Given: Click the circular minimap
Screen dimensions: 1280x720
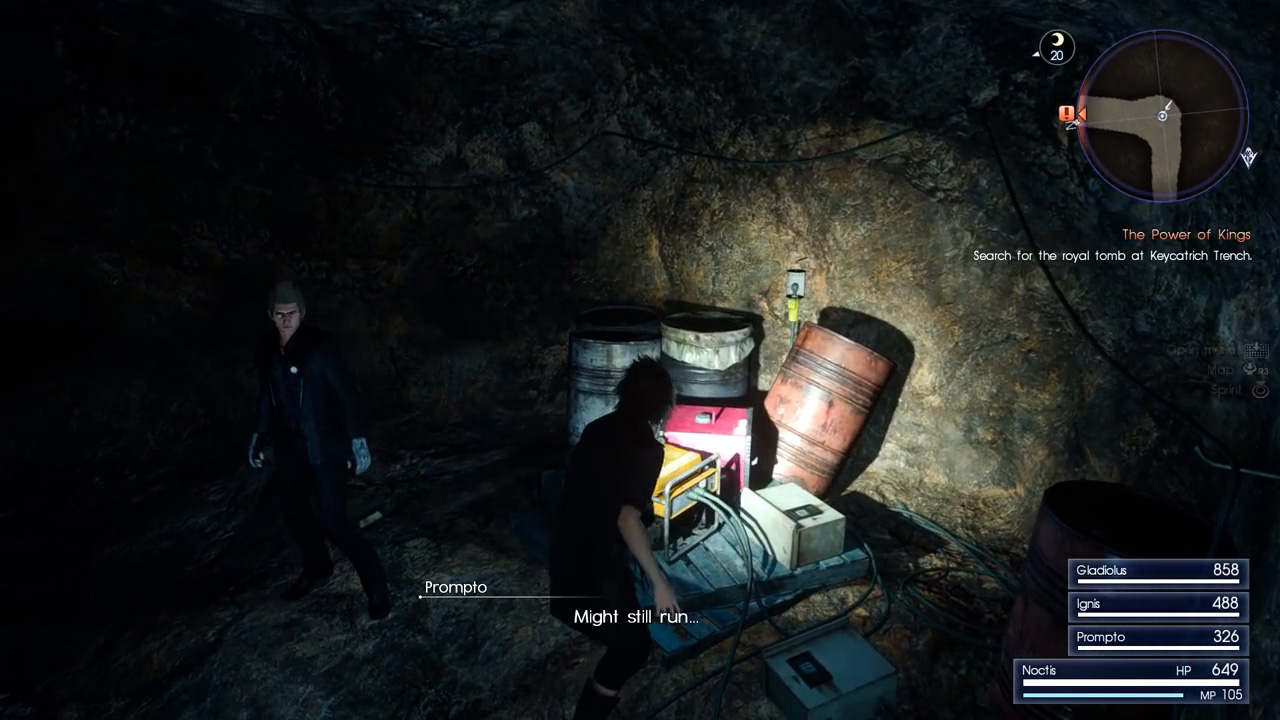Looking at the screenshot, I should click(1163, 115).
